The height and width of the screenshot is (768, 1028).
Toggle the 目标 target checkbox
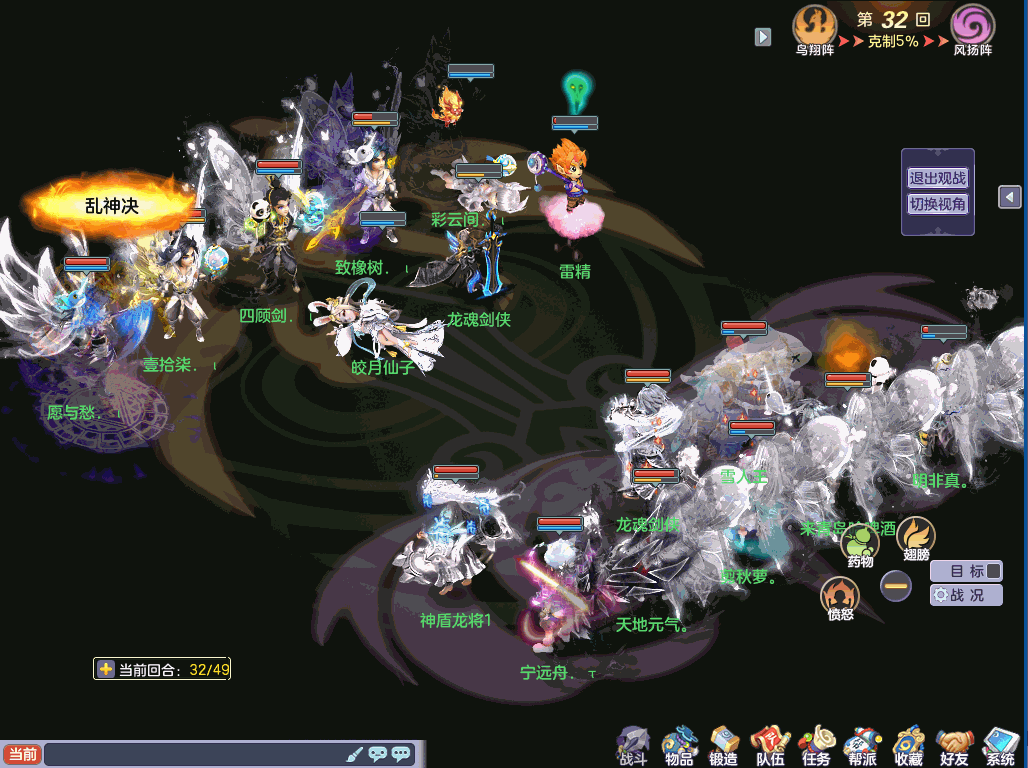(993, 571)
